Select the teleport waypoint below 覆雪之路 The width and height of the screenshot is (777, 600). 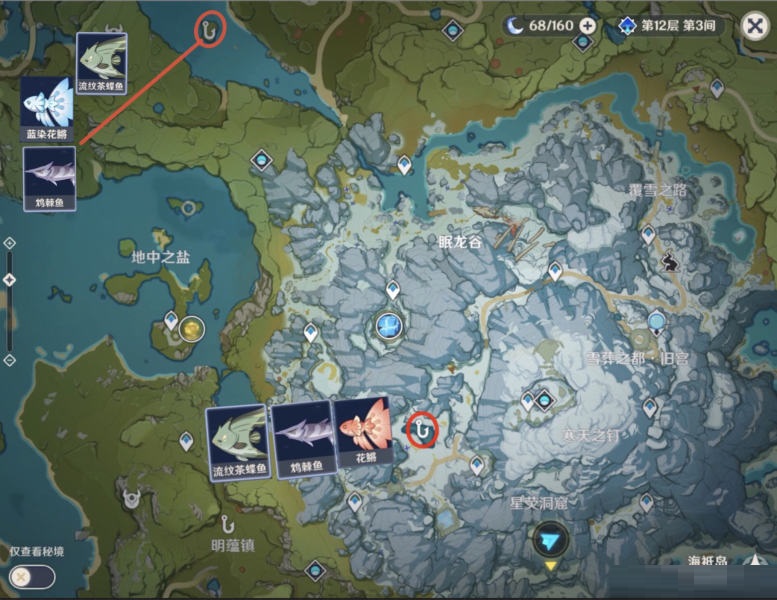(x=648, y=234)
